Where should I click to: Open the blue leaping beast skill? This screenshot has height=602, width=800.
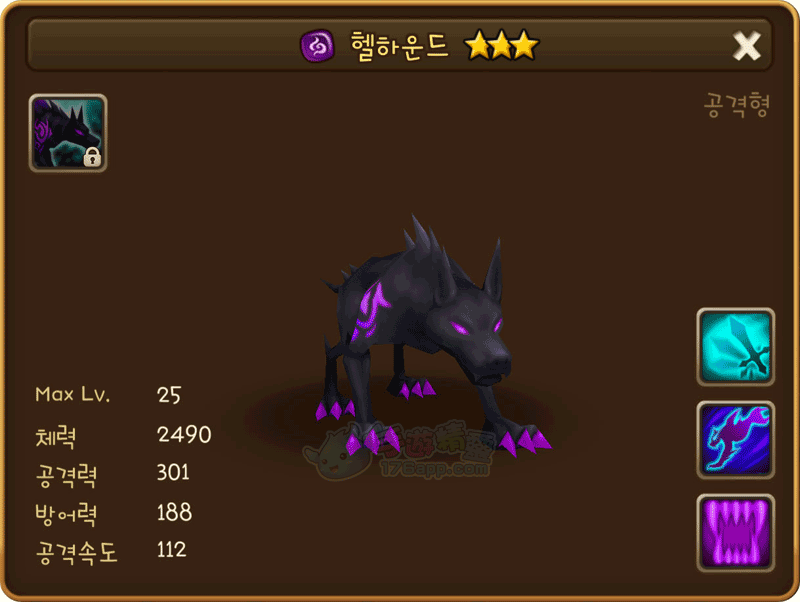736,440
